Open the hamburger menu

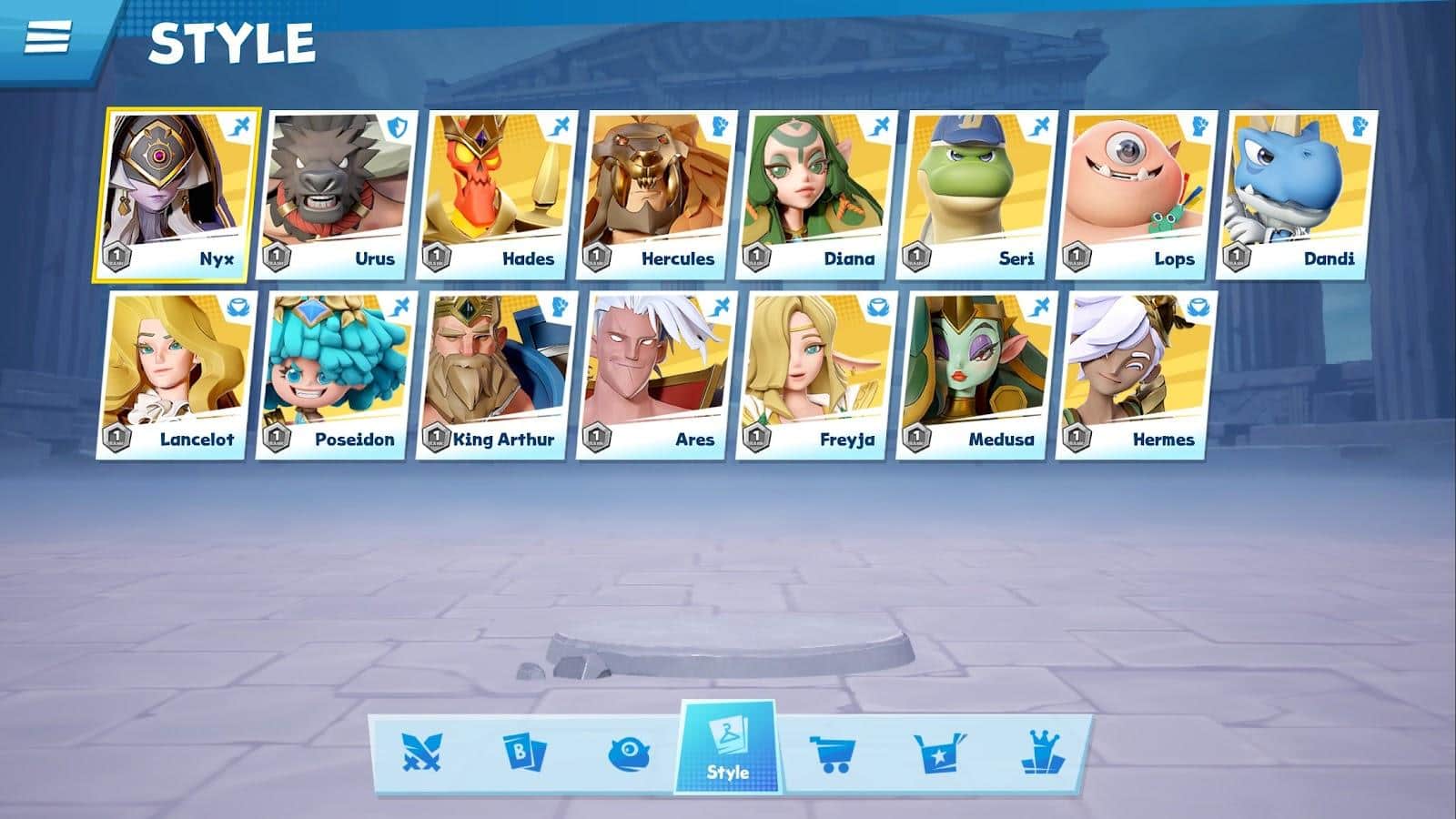point(47,37)
